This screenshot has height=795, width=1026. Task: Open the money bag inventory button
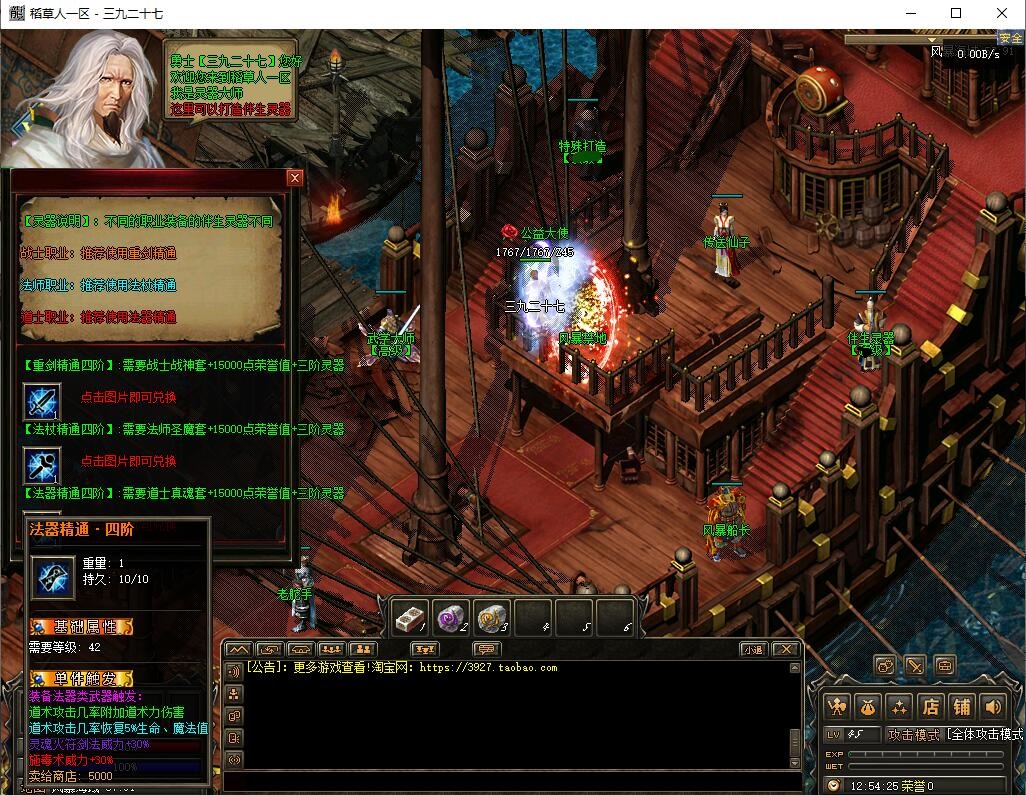(868, 706)
